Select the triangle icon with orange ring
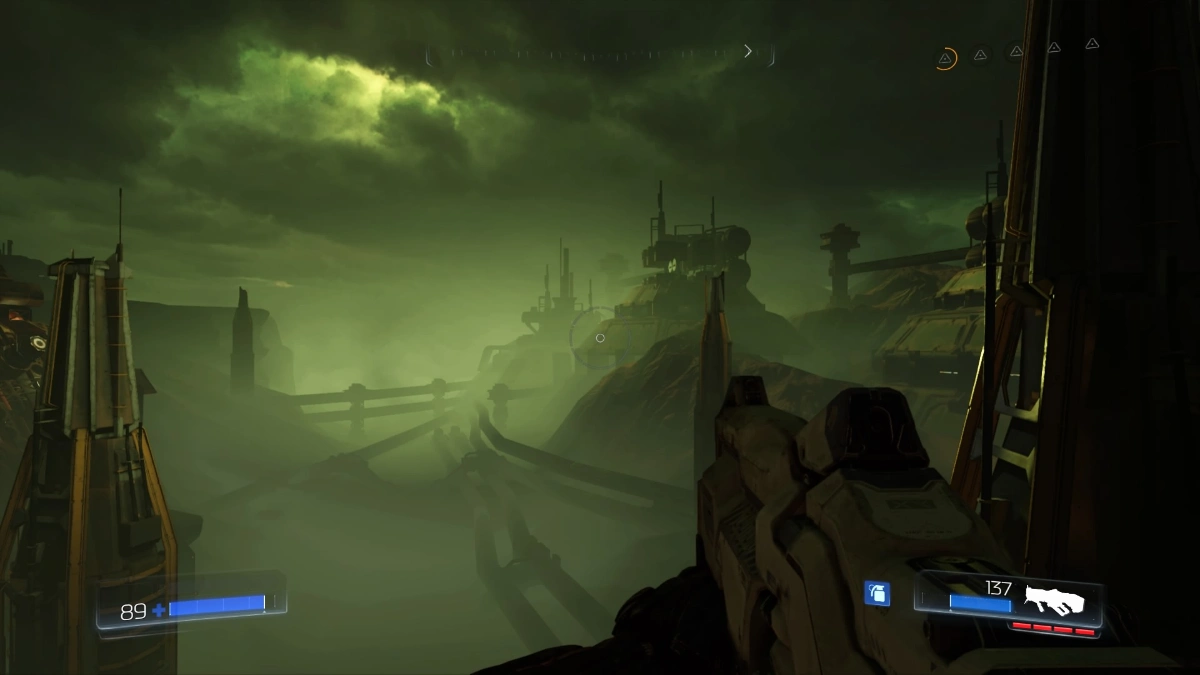Viewport: 1200px width, 675px height. [945, 58]
